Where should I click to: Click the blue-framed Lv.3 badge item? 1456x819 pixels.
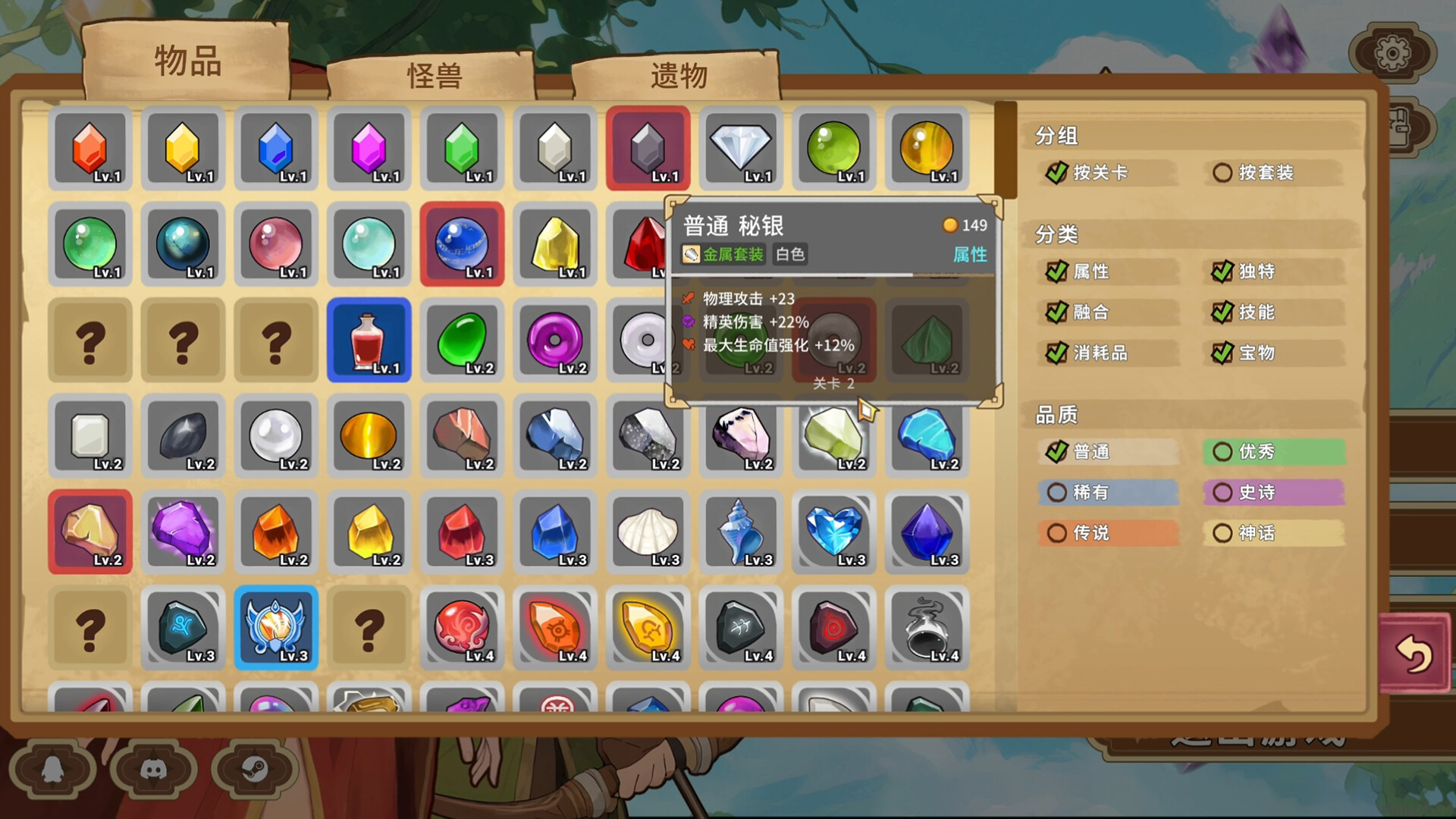pos(276,629)
